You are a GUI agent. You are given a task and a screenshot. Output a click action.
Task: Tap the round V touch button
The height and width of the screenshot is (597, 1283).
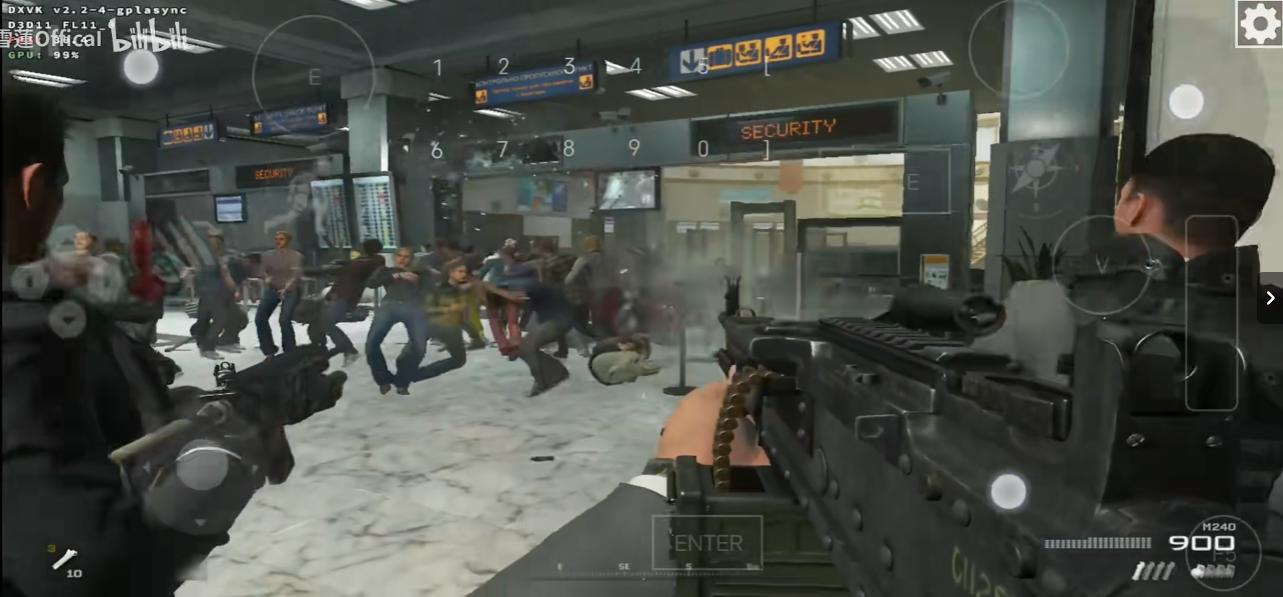point(1101,265)
